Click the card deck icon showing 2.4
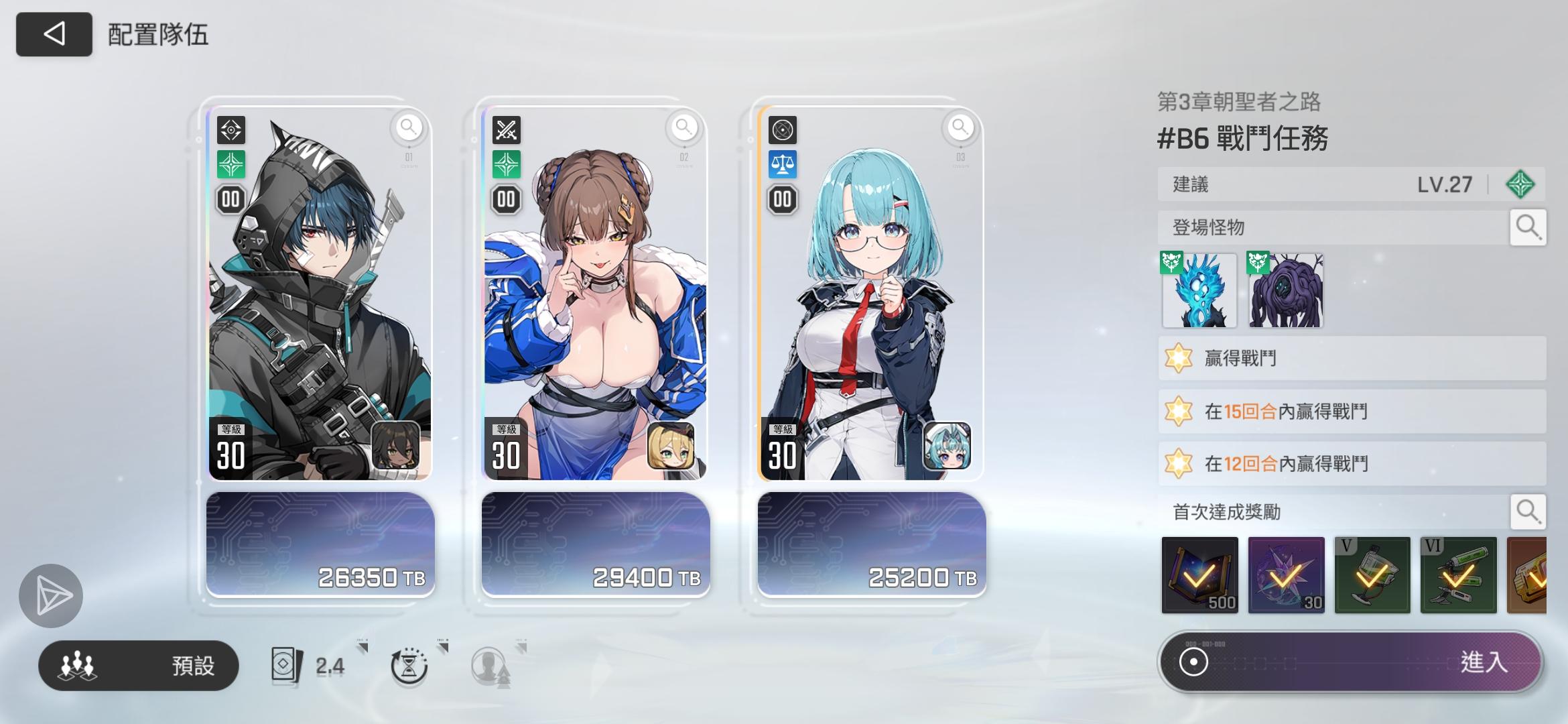The image size is (1568, 724). pyautogui.click(x=287, y=664)
